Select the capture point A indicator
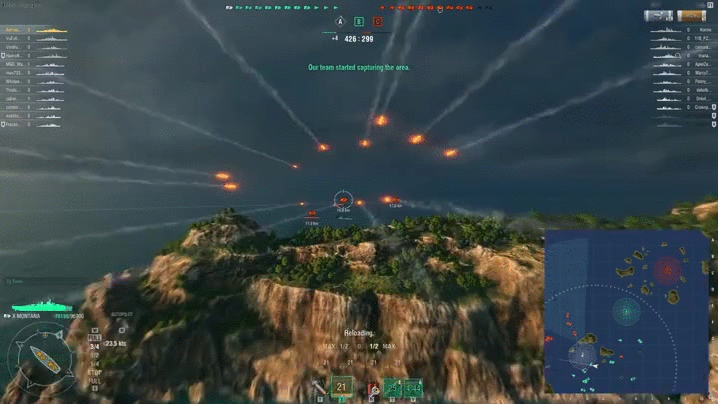Image resolution: width=718 pixels, height=404 pixels. [340, 21]
